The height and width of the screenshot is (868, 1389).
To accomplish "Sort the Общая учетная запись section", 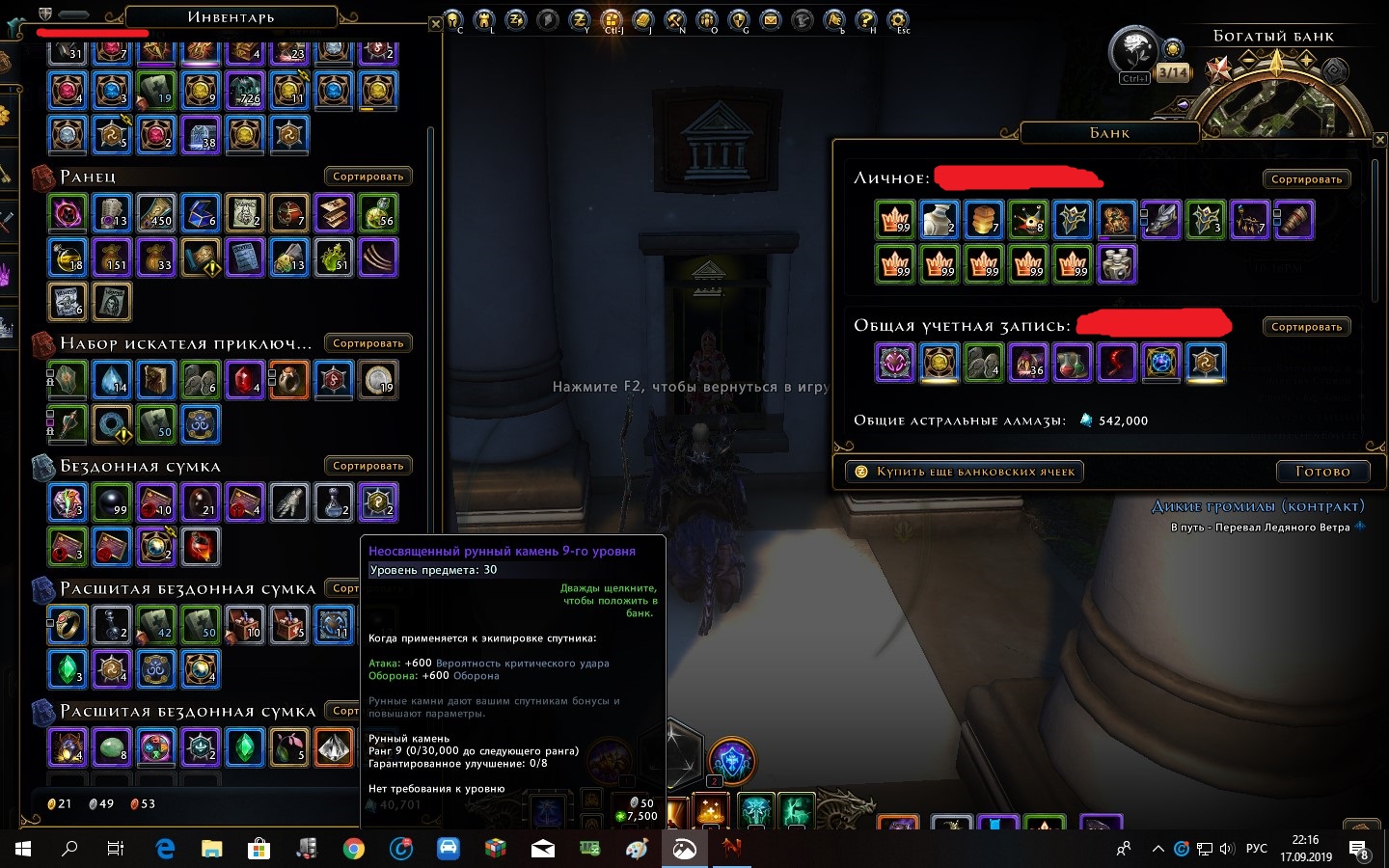I will (x=1306, y=327).
